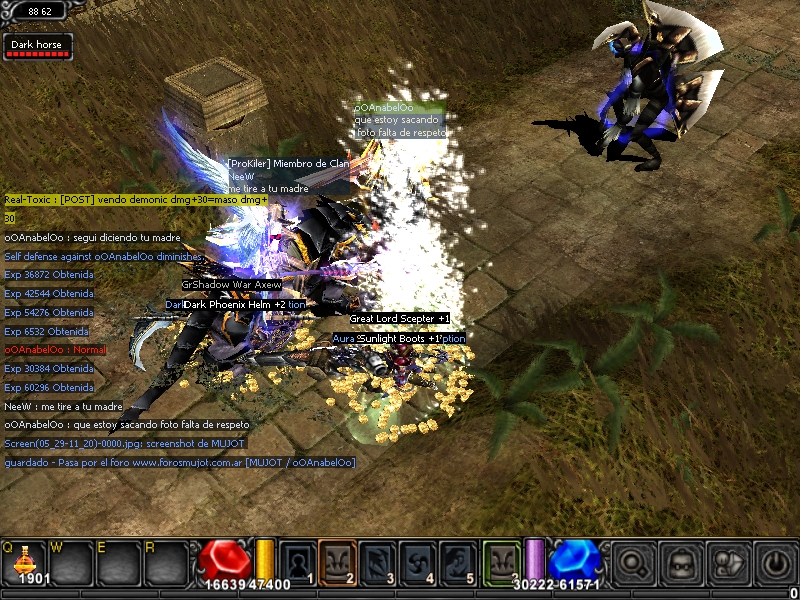800x600 pixels.
Task: Select skill slot number 5
Action: click(458, 562)
